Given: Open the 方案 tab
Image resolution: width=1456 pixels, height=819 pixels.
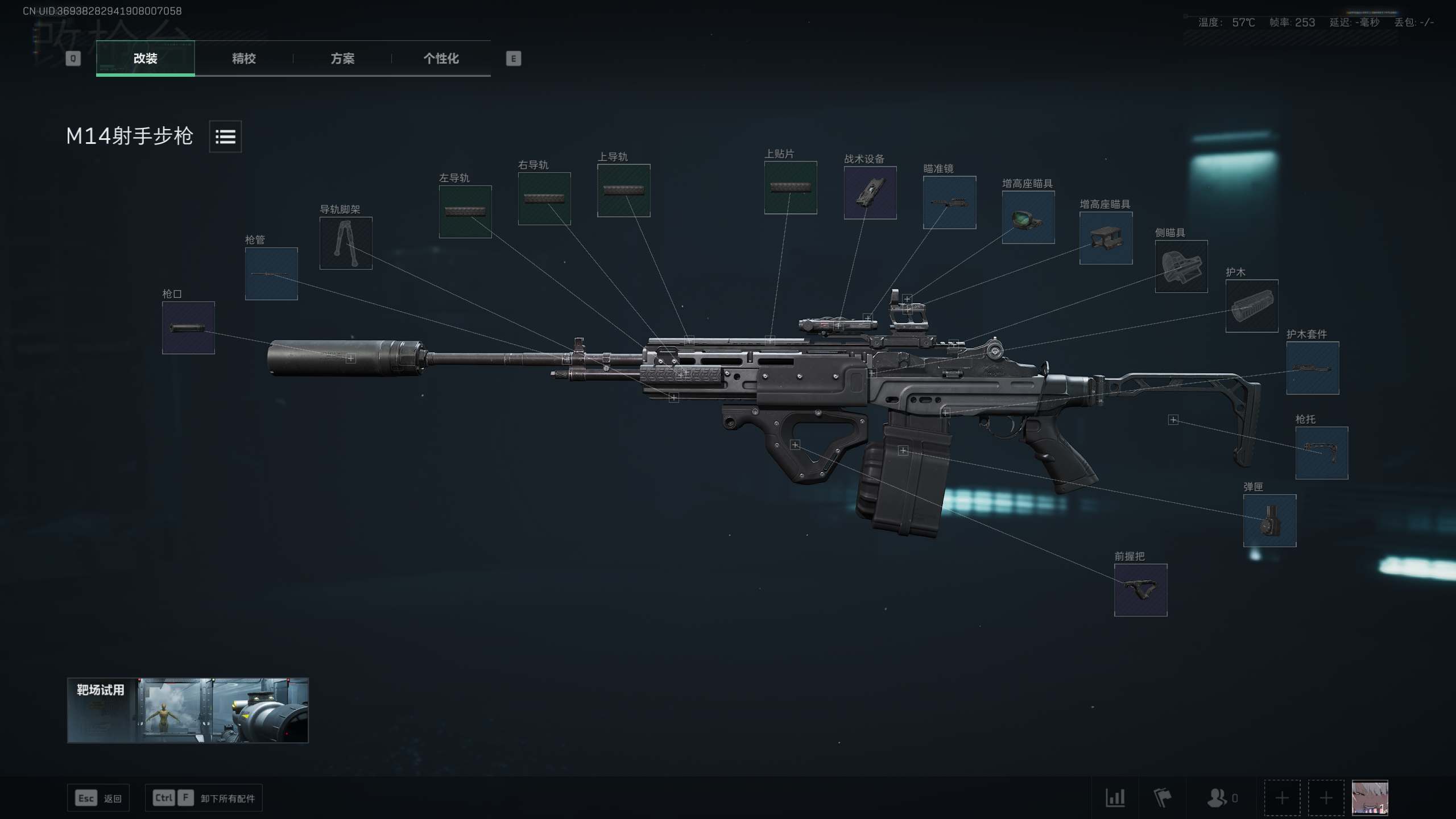Looking at the screenshot, I should click(342, 58).
